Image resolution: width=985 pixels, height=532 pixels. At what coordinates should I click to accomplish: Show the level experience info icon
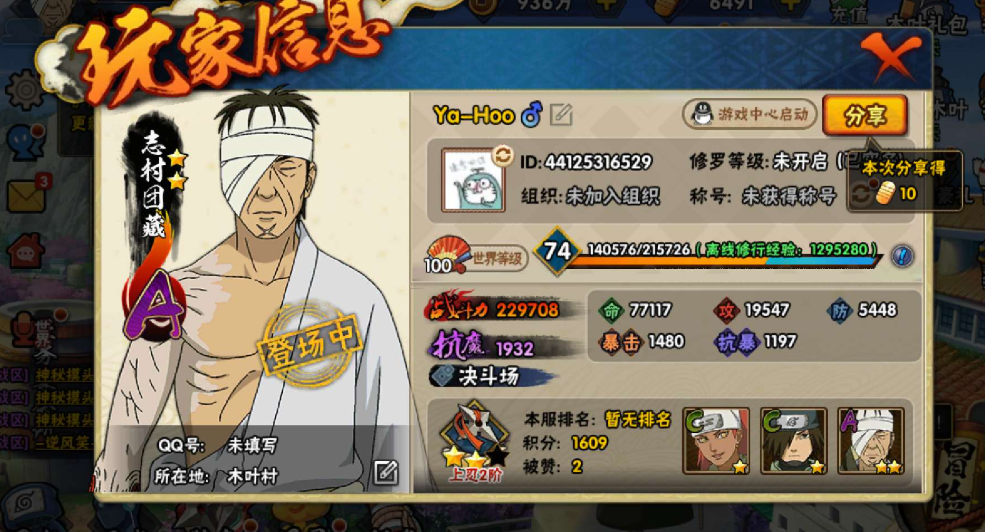click(x=902, y=254)
